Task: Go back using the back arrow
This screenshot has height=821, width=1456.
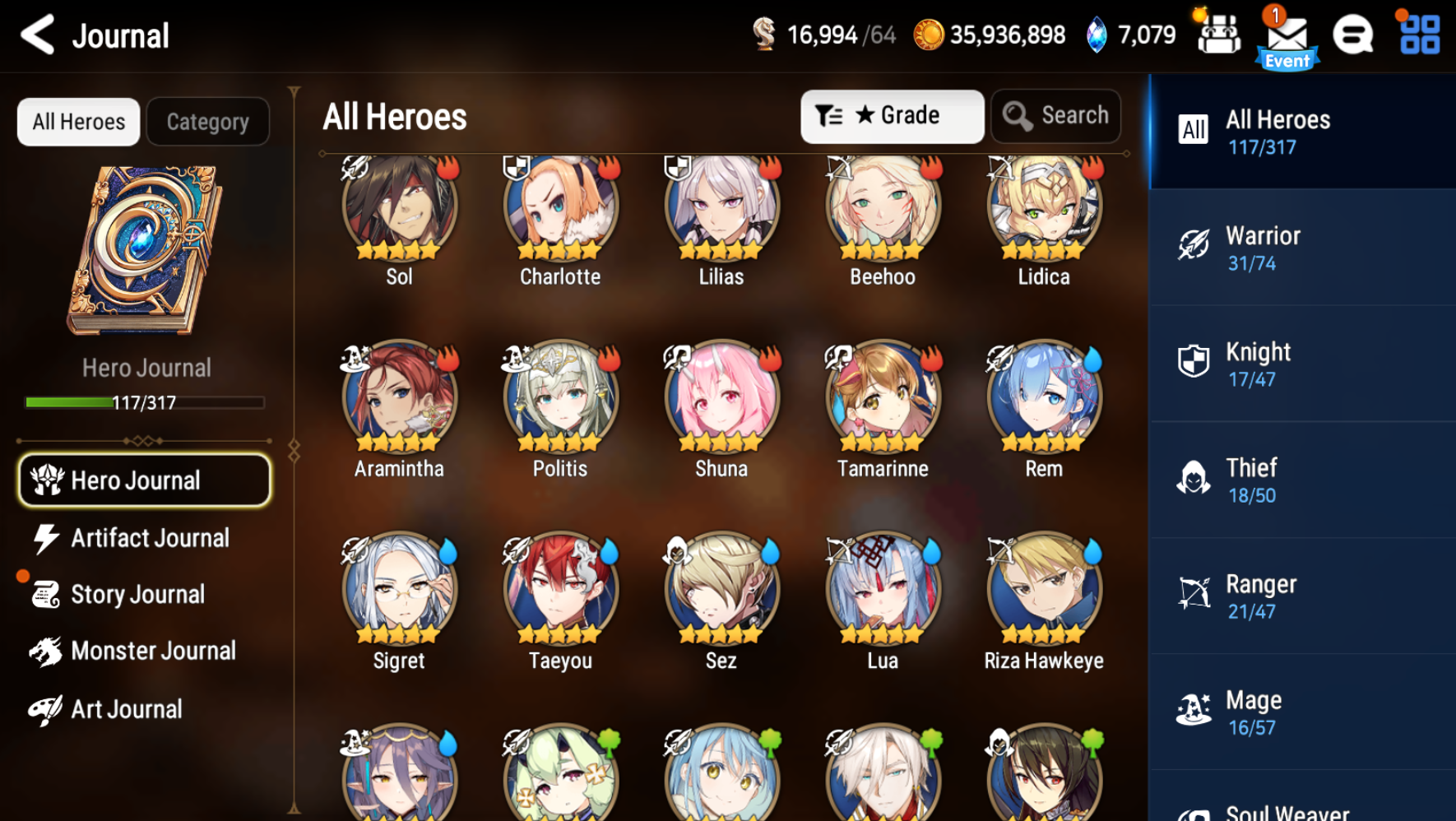Action: pyautogui.click(x=36, y=35)
